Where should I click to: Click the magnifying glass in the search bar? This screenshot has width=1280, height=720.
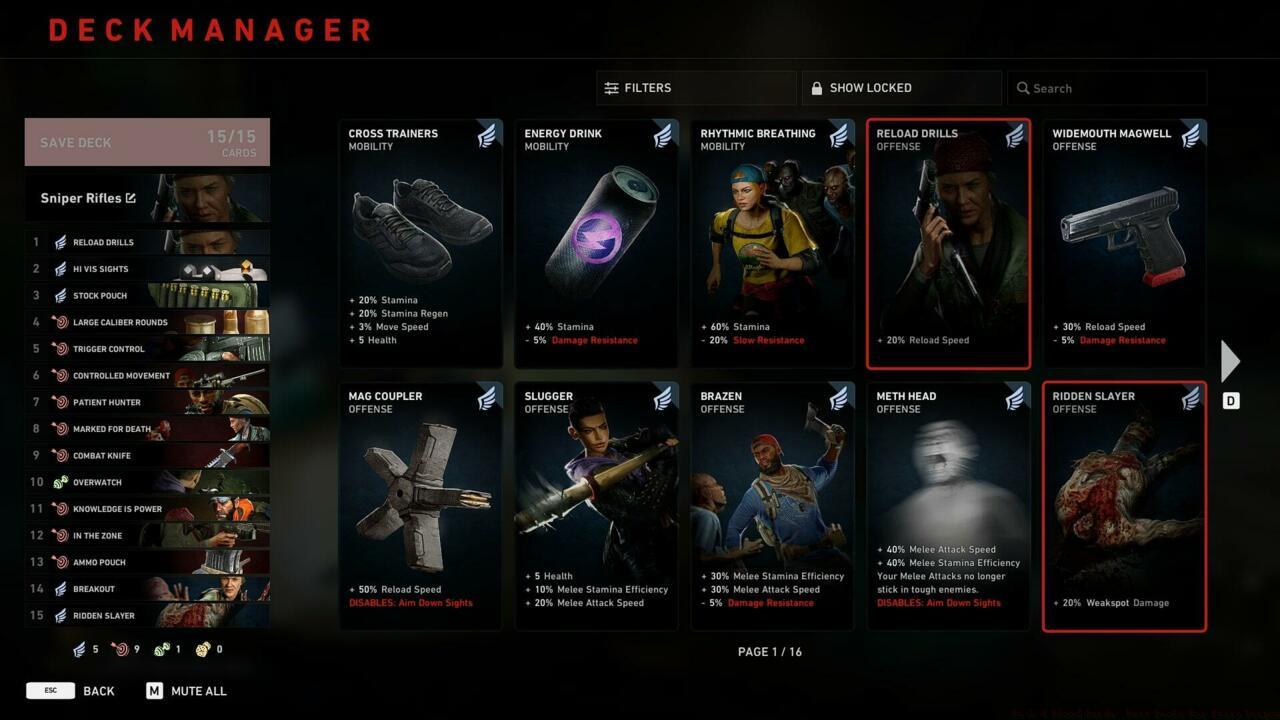[1023, 88]
